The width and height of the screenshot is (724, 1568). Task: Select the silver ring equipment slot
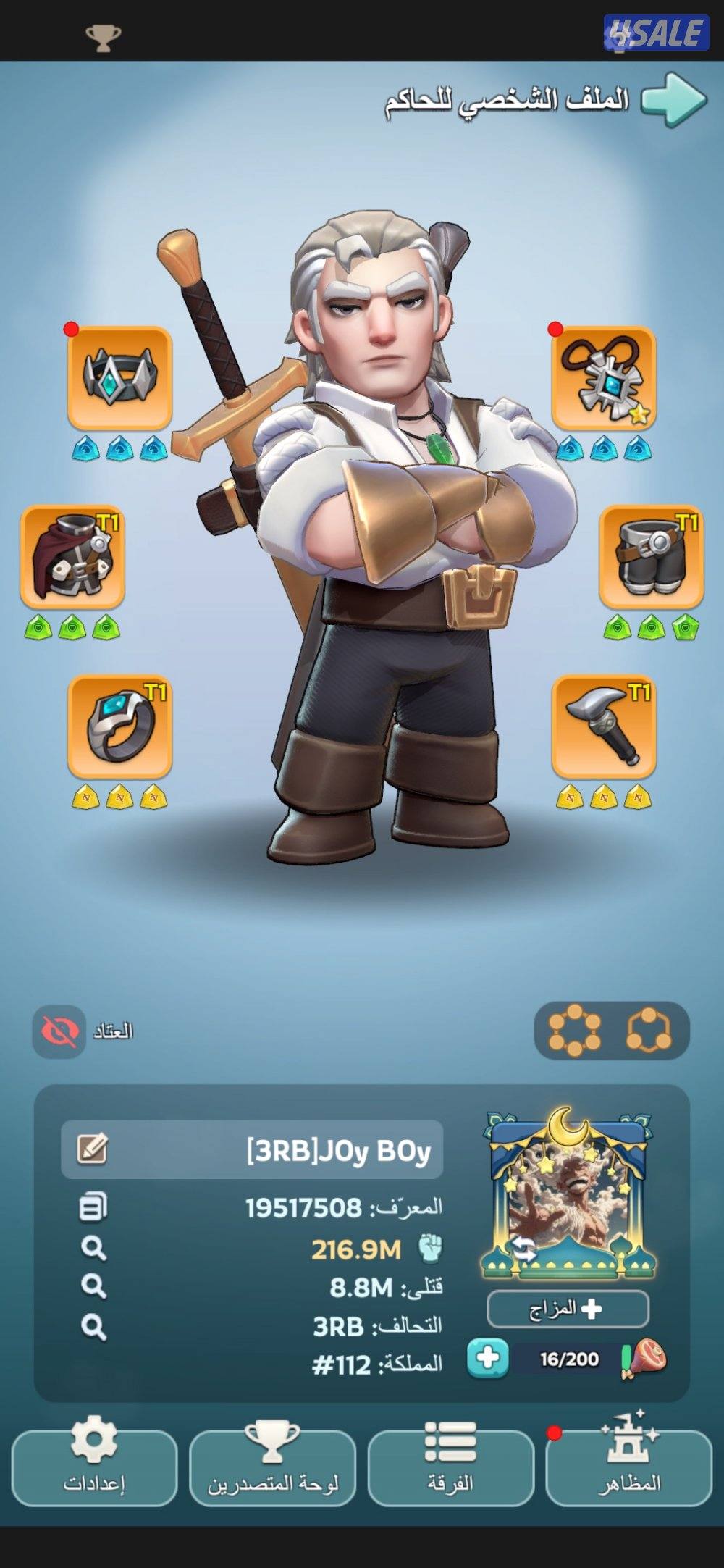(x=119, y=726)
